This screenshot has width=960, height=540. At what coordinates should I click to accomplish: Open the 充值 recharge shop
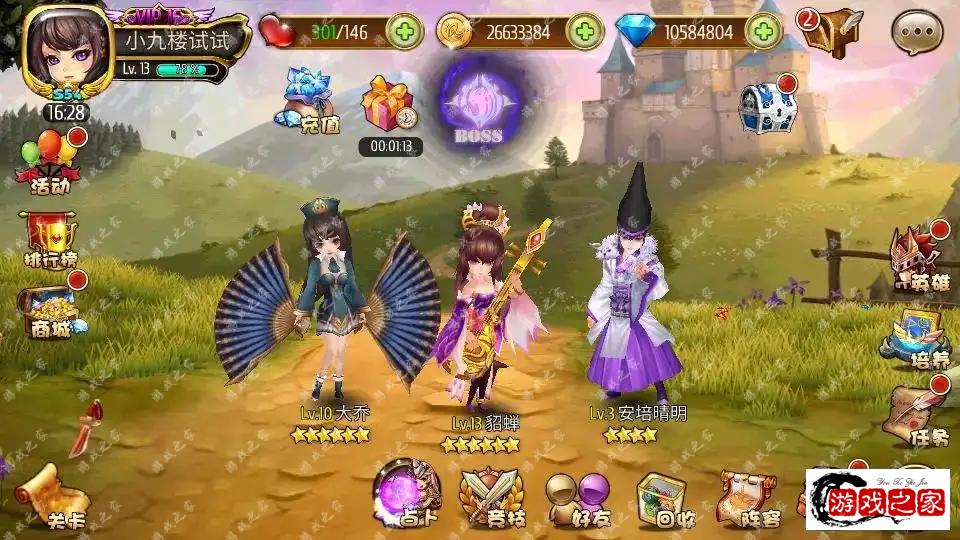click(x=306, y=100)
